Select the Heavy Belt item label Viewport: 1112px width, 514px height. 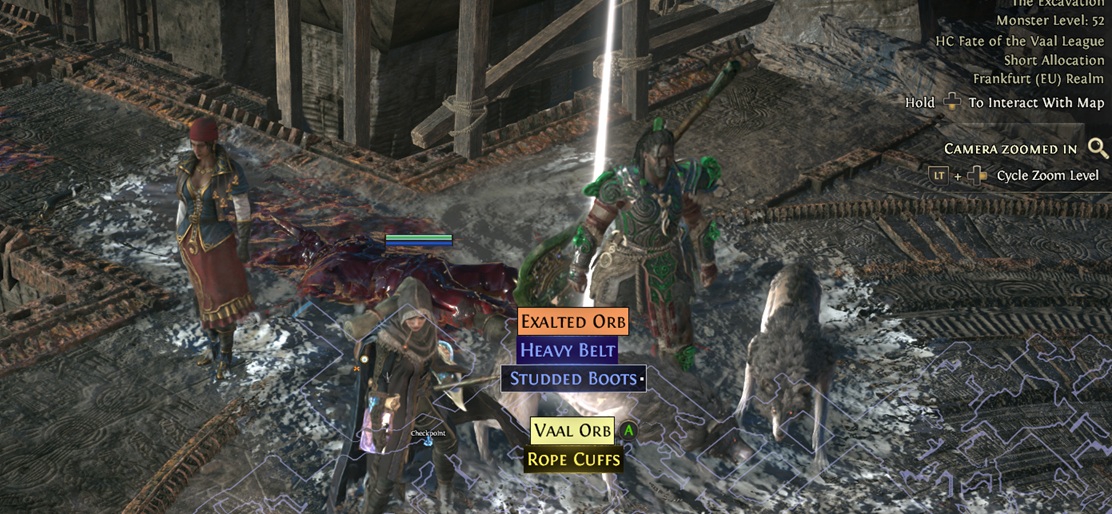coord(567,350)
